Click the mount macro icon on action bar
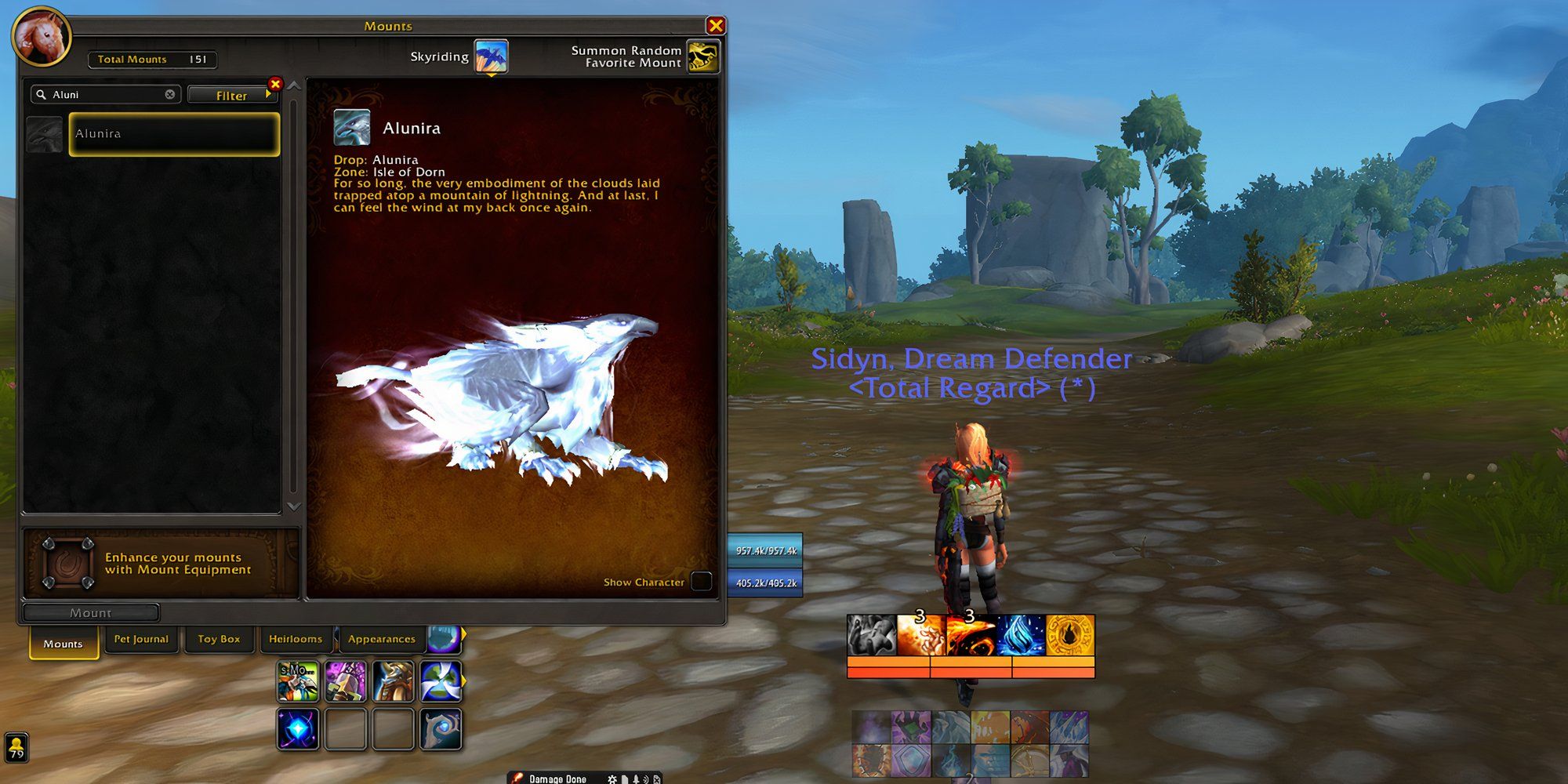The width and height of the screenshot is (1568, 784). 297,681
